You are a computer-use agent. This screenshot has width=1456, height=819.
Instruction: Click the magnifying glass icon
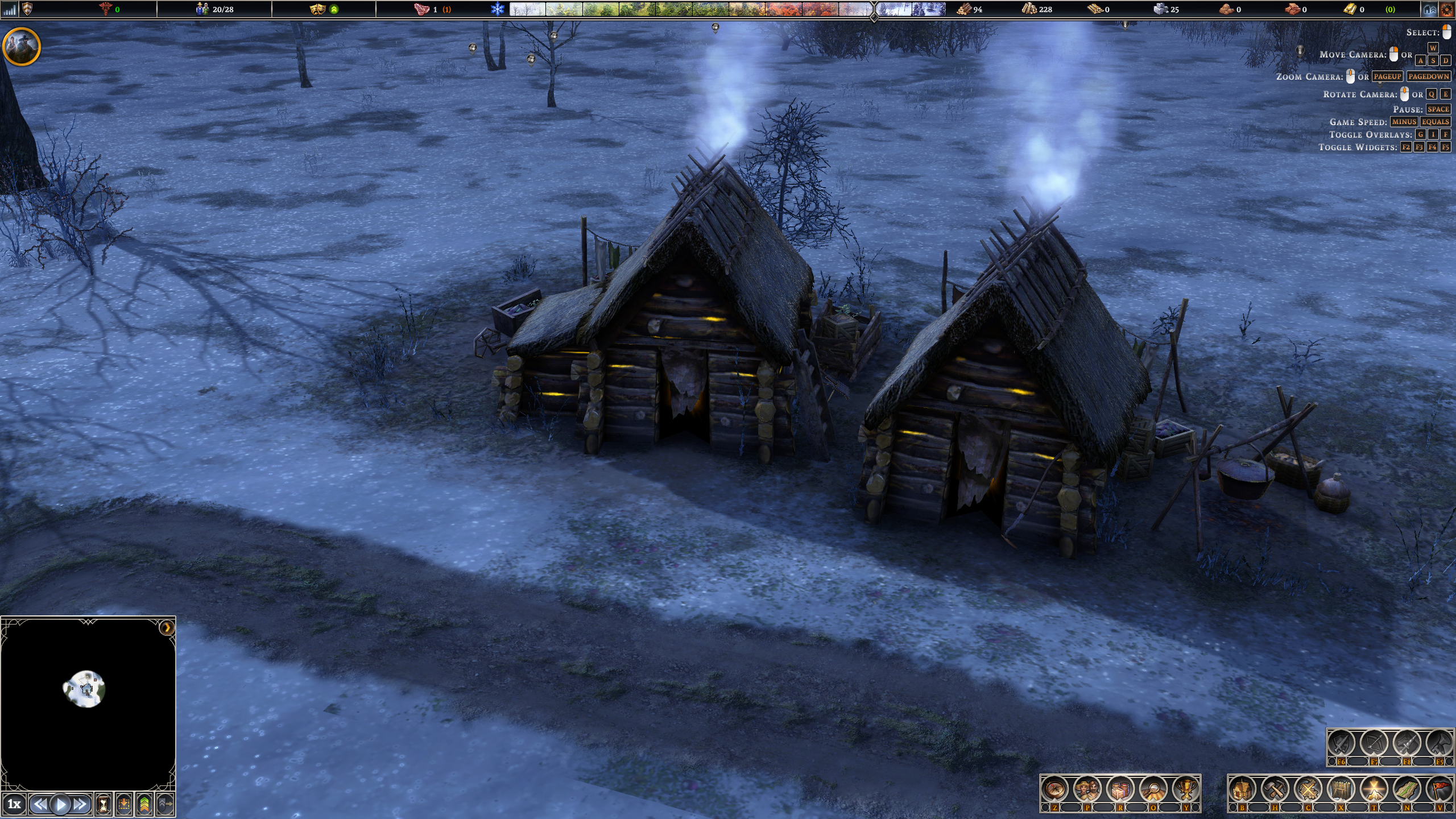[1153, 789]
